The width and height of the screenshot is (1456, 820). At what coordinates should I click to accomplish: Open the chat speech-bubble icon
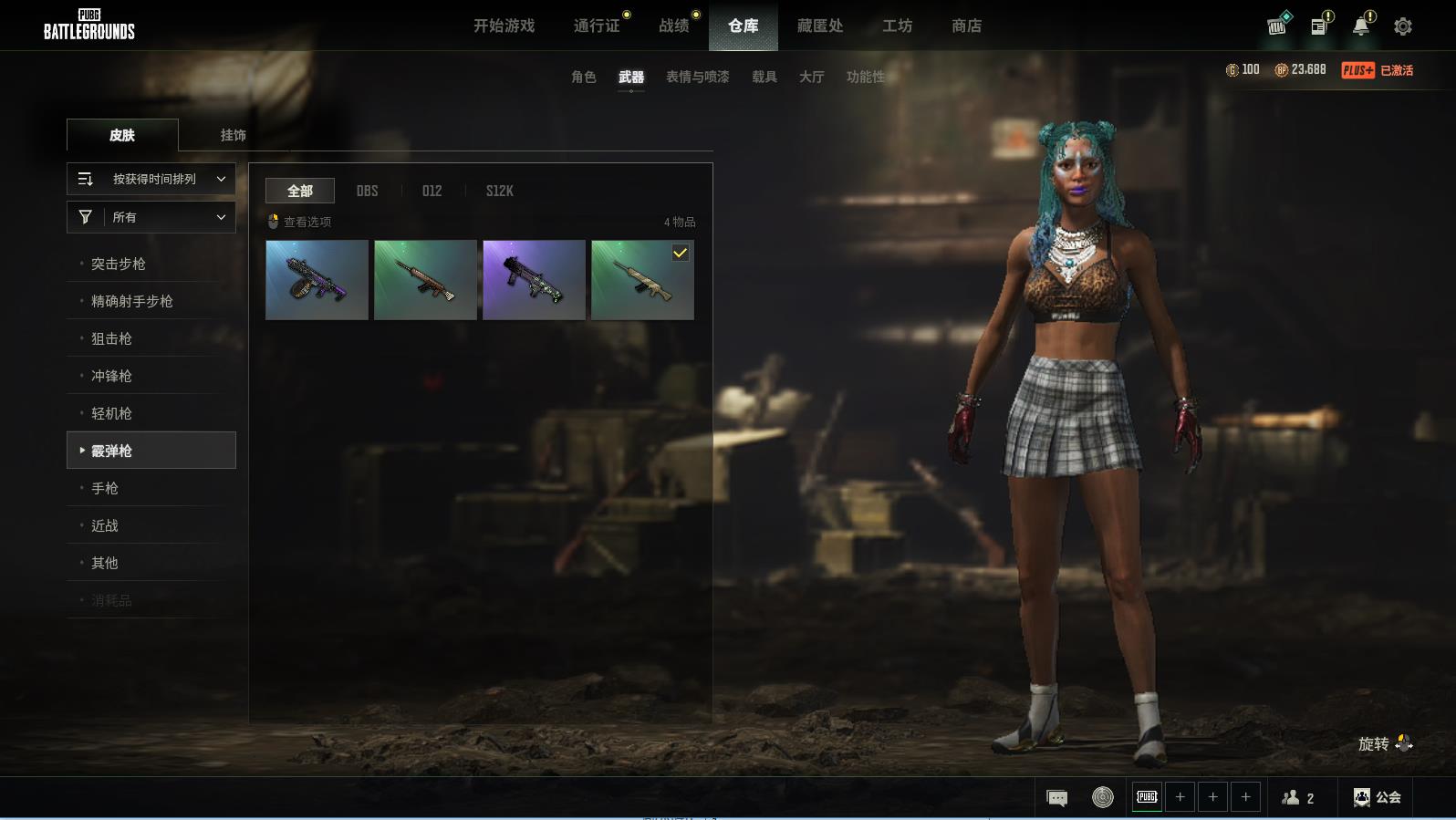1057,798
